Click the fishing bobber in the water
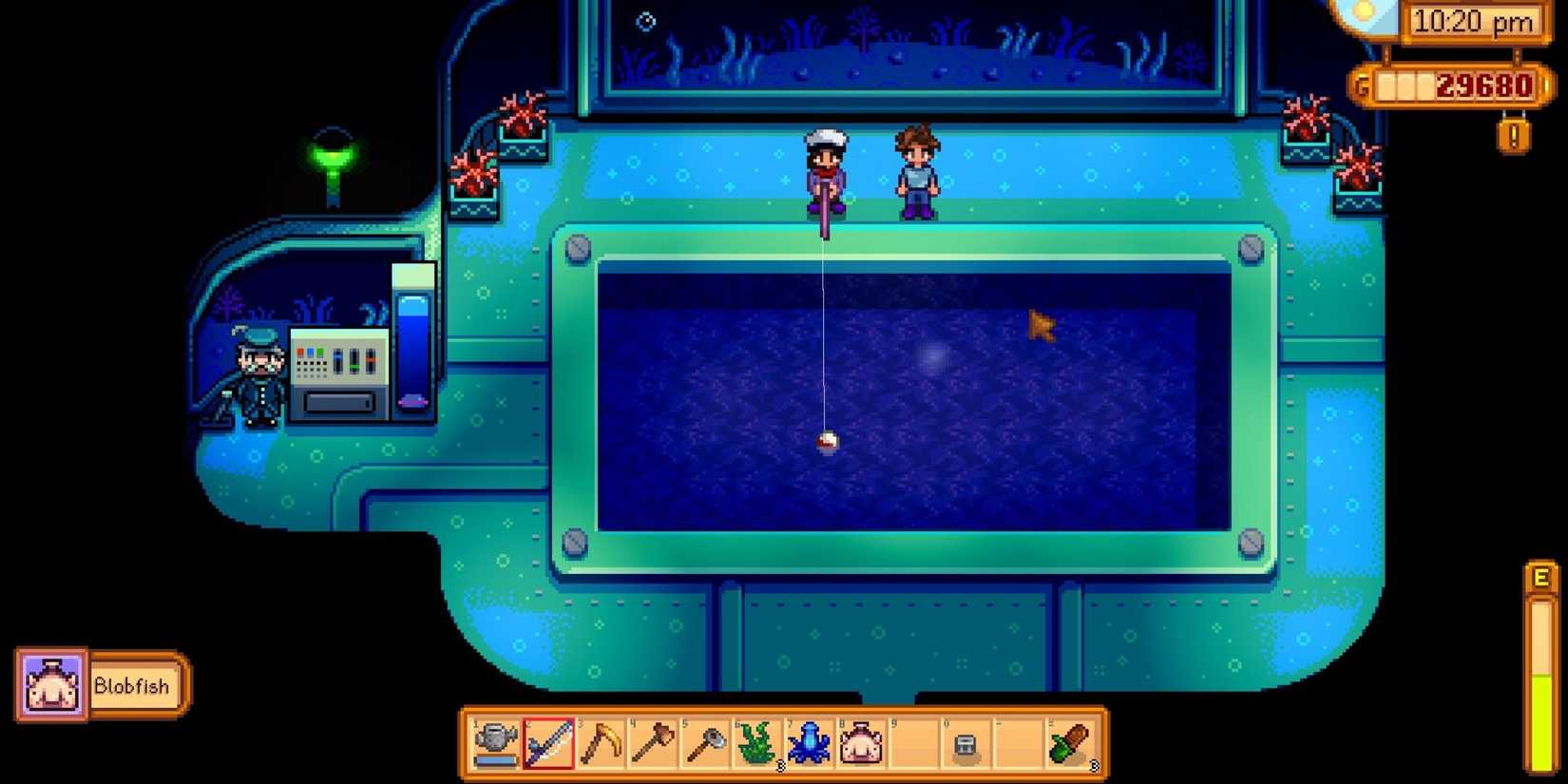This screenshot has height=784, width=1568. tap(826, 439)
